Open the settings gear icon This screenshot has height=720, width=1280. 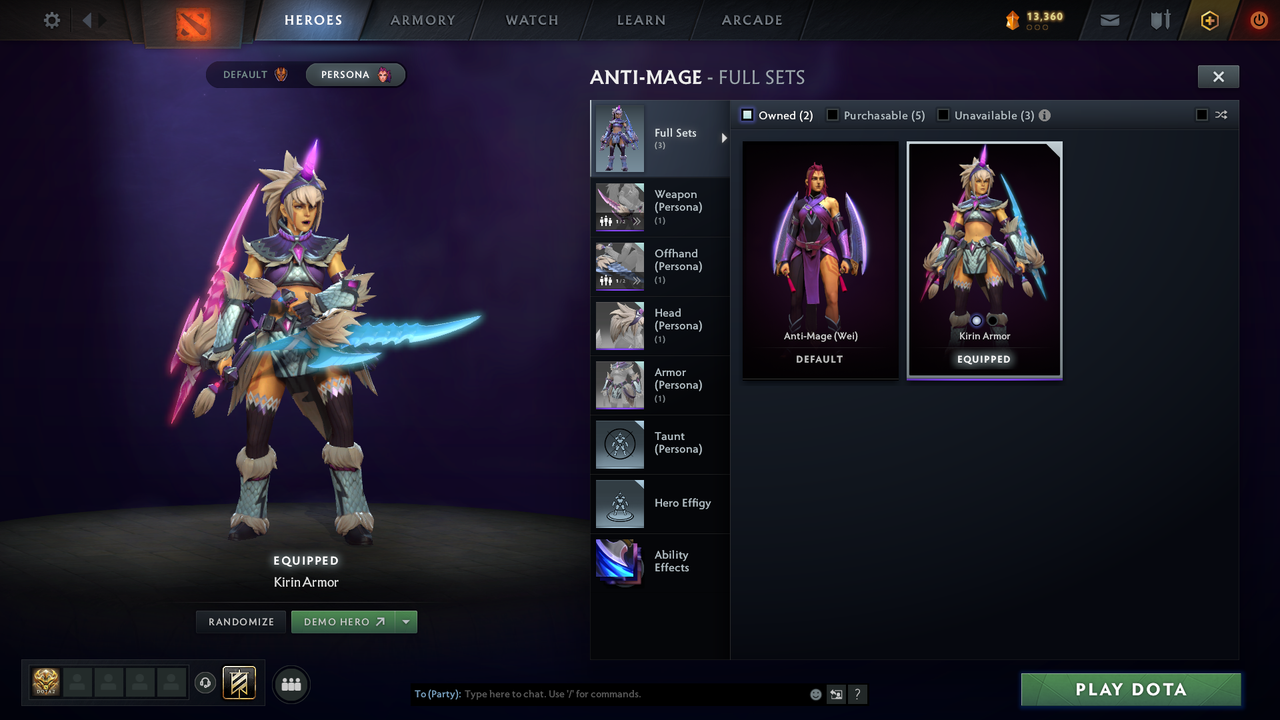point(49,20)
